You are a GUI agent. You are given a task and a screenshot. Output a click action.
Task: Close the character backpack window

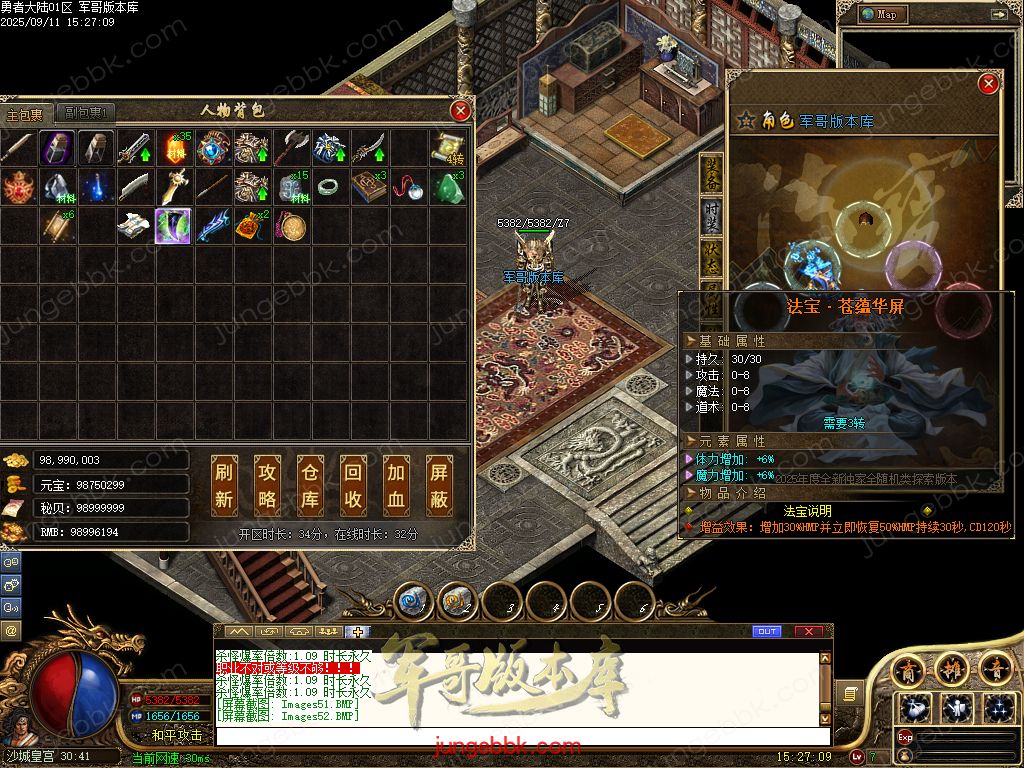460,110
